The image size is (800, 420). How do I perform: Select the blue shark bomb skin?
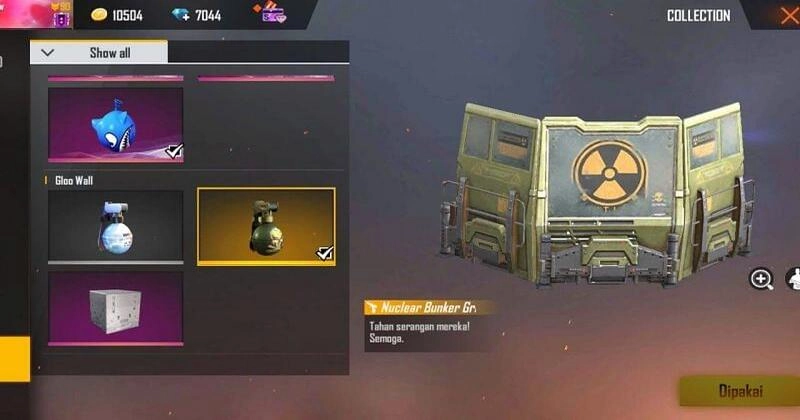(115, 124)
